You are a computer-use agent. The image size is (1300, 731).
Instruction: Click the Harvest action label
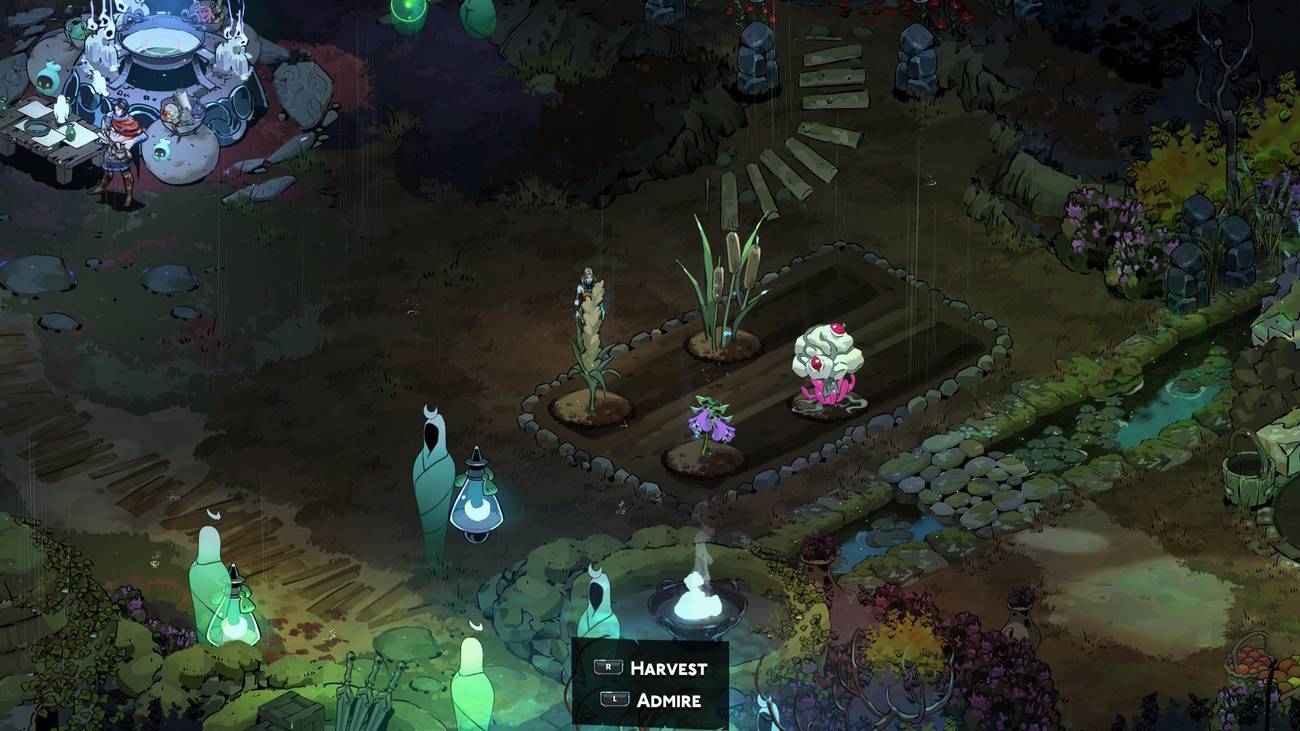tap(668, 667)
